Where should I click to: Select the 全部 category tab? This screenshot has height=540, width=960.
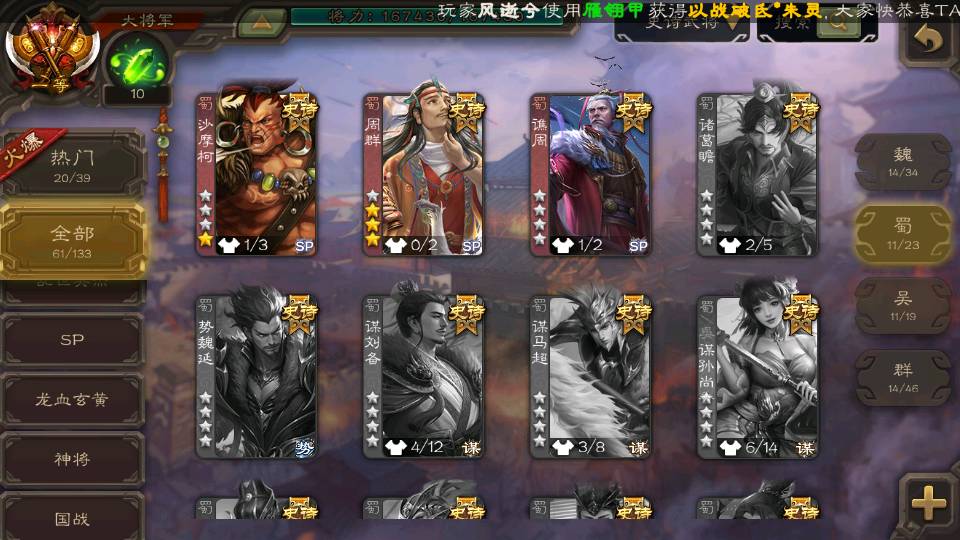click(72, 240)
